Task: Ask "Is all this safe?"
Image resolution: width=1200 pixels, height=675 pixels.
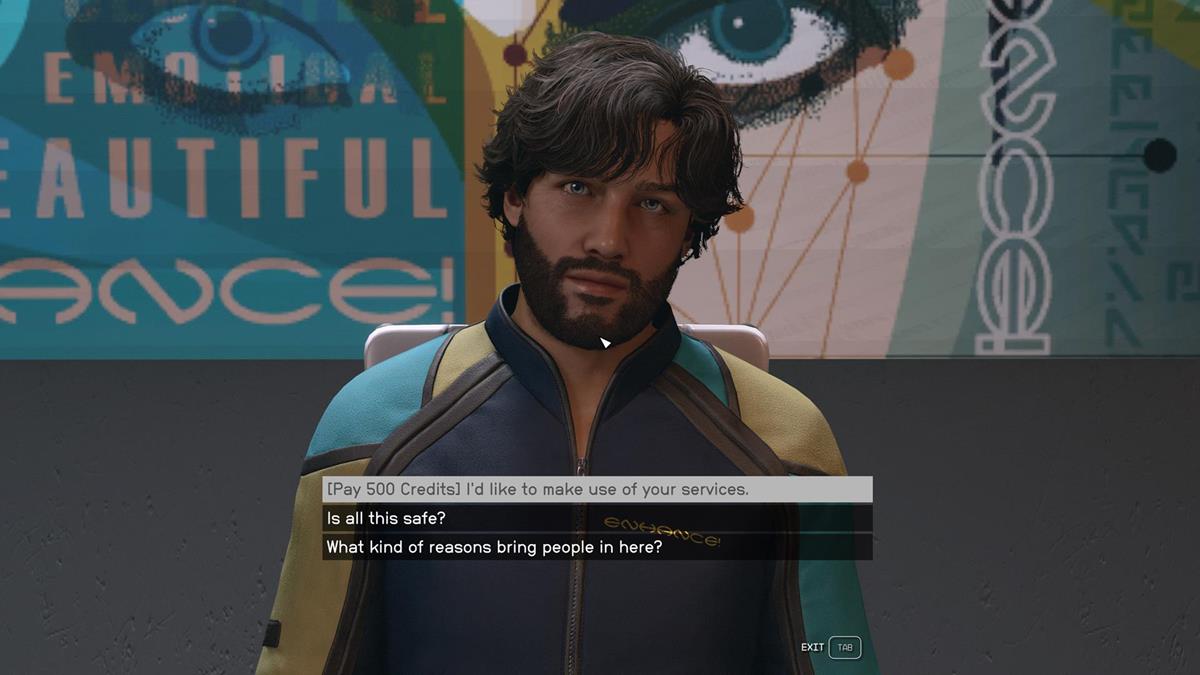Action: (386, 519)
